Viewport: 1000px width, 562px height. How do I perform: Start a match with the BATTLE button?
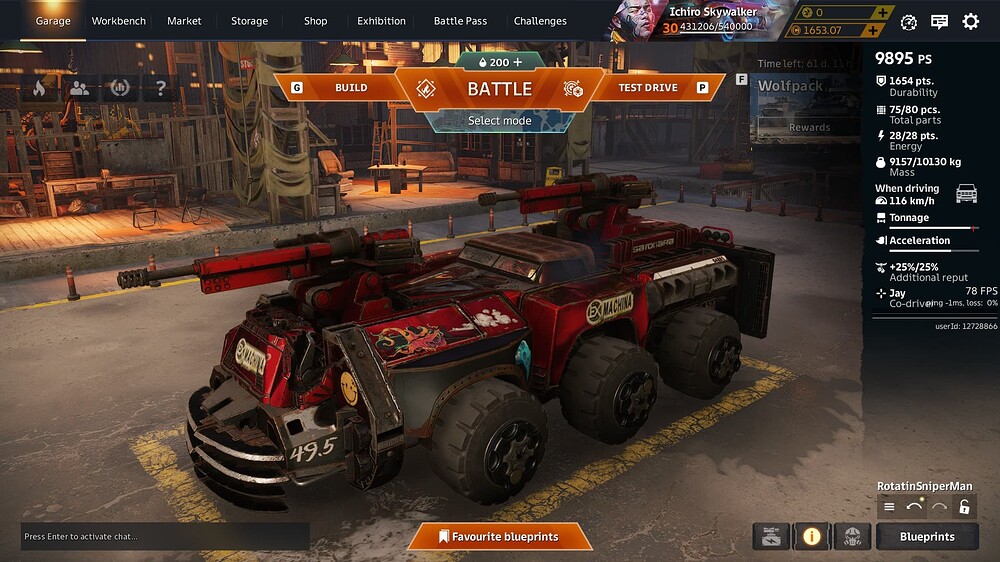click(499, 88)
